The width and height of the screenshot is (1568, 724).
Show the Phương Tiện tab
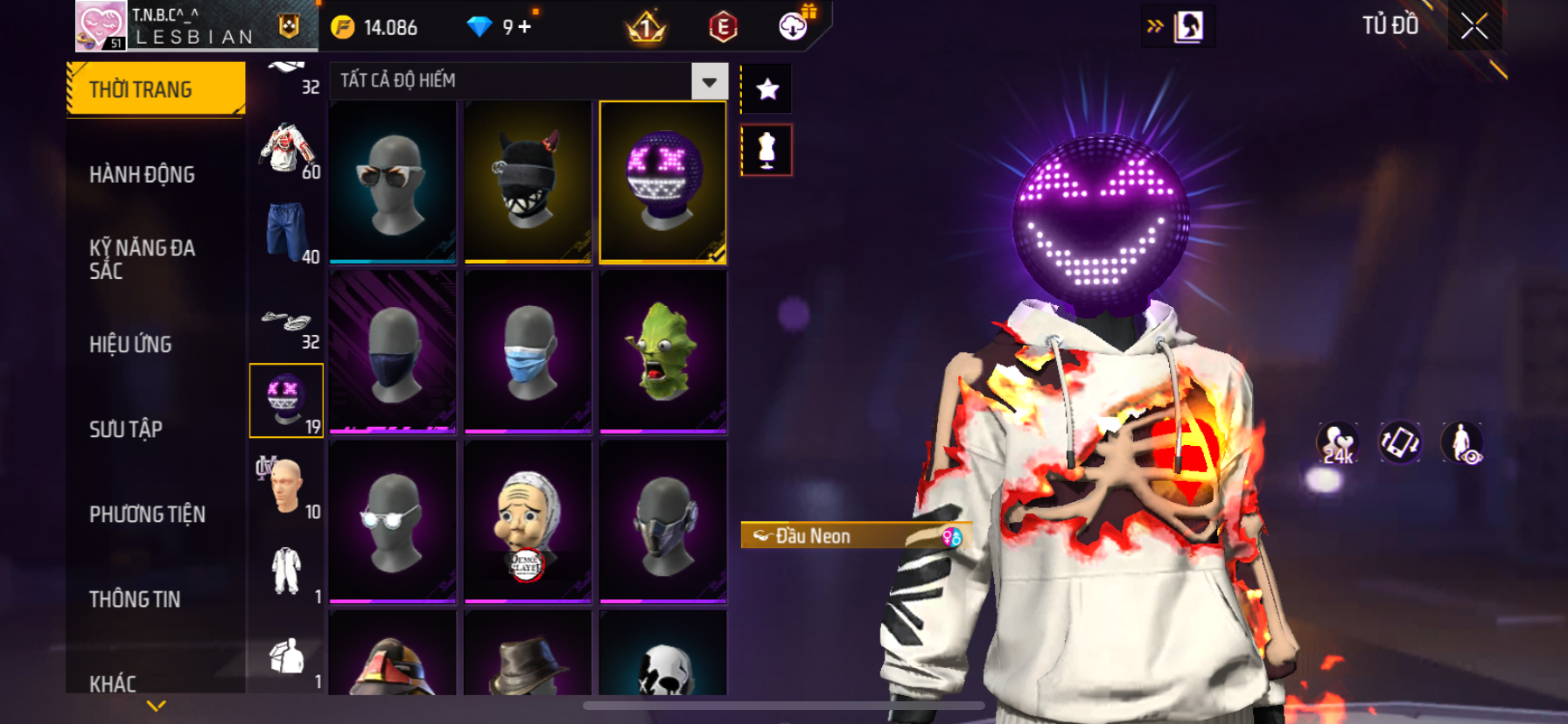click(x=147, y=514)
